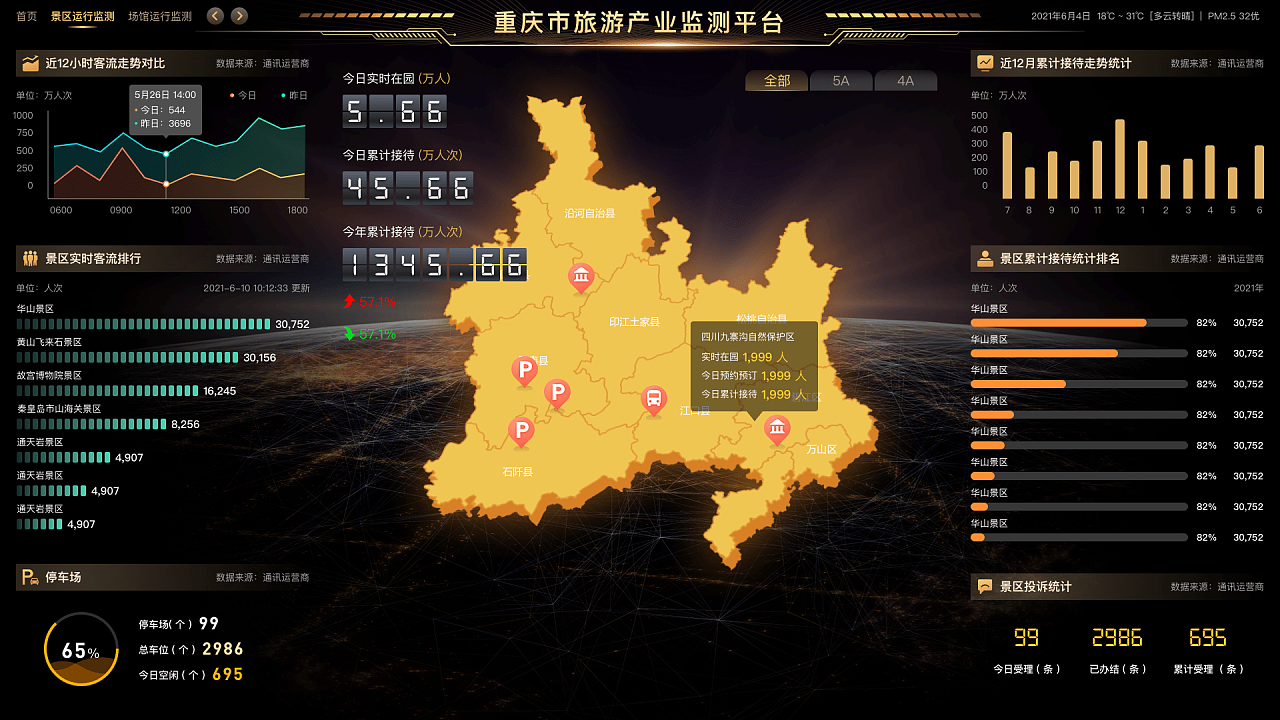1280x720 pixels.
Task: Select the 5A scenic area filter
Action: pyautogui.click(x=841, y=82)
